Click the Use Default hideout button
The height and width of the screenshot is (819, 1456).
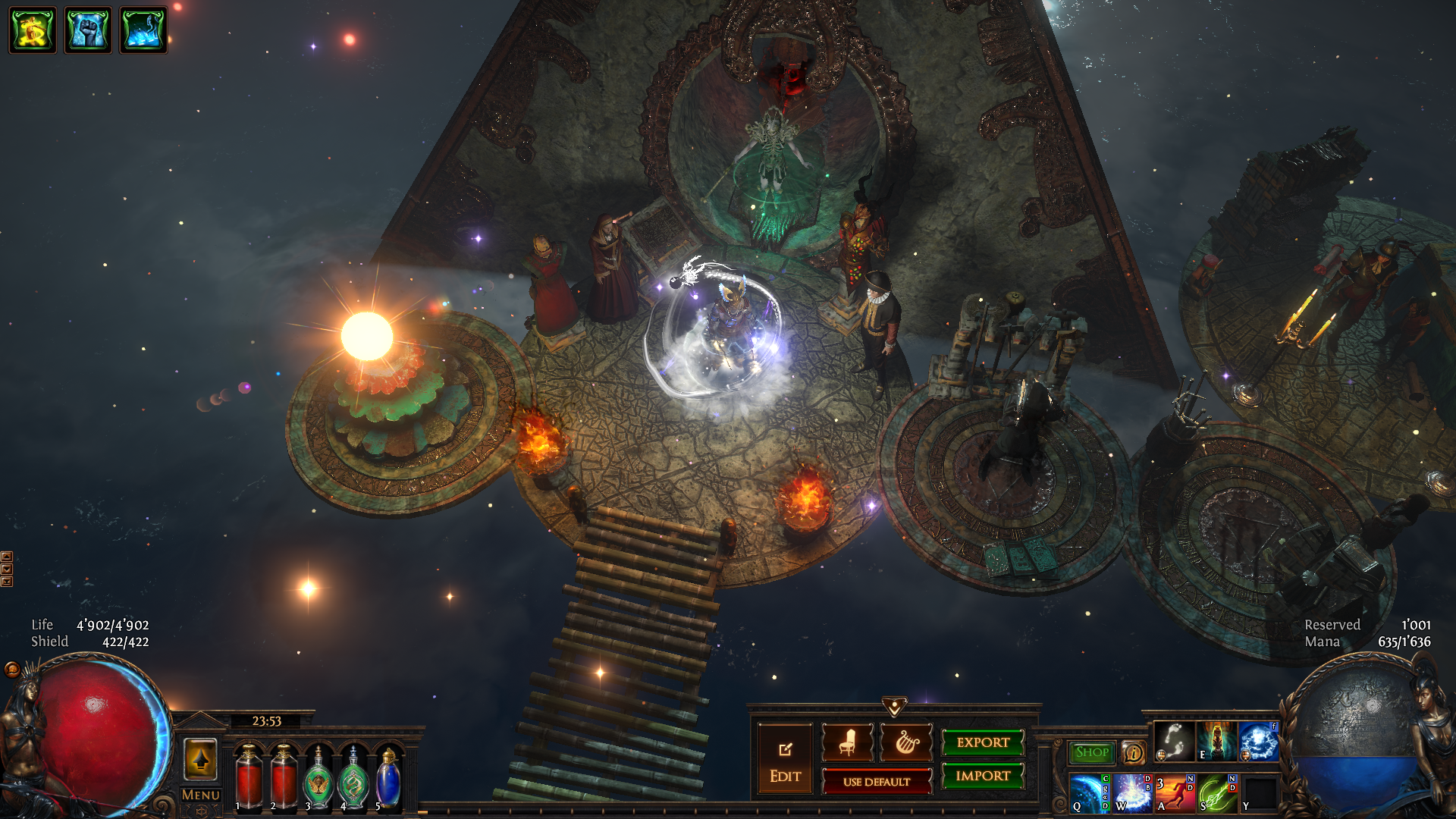(x=877, y=782)
